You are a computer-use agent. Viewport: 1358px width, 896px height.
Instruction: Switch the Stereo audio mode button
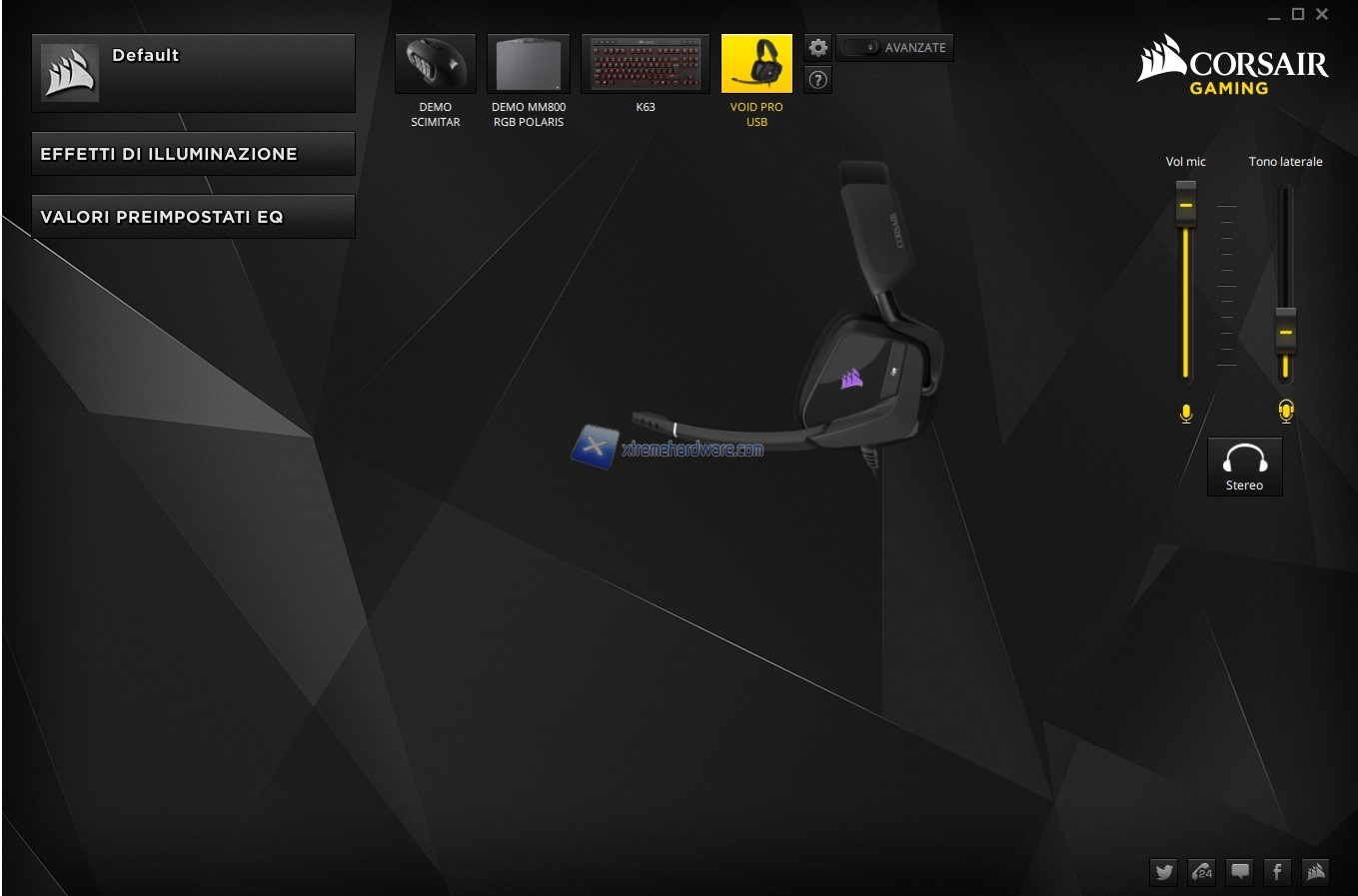tap(1244, 466)
